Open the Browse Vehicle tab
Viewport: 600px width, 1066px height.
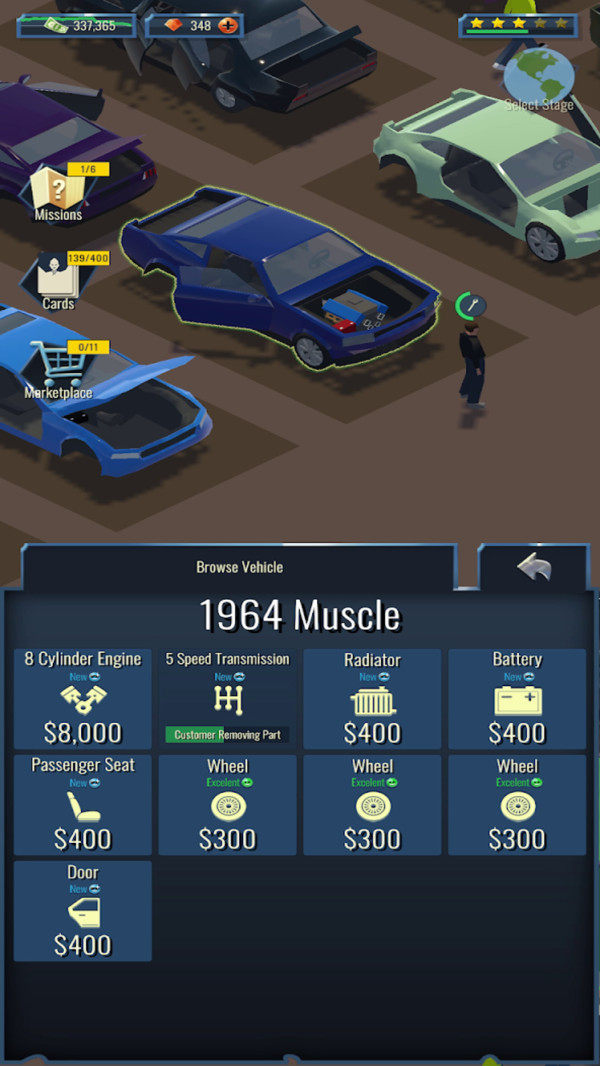pos(239,567)
